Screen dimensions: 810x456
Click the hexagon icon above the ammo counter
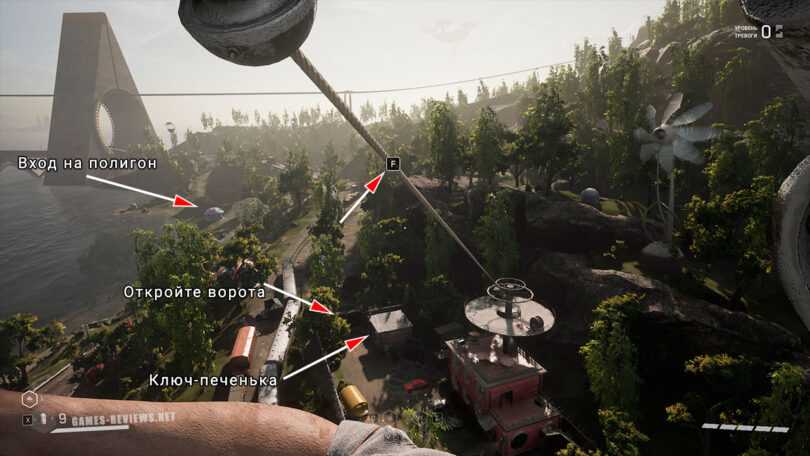29,399
